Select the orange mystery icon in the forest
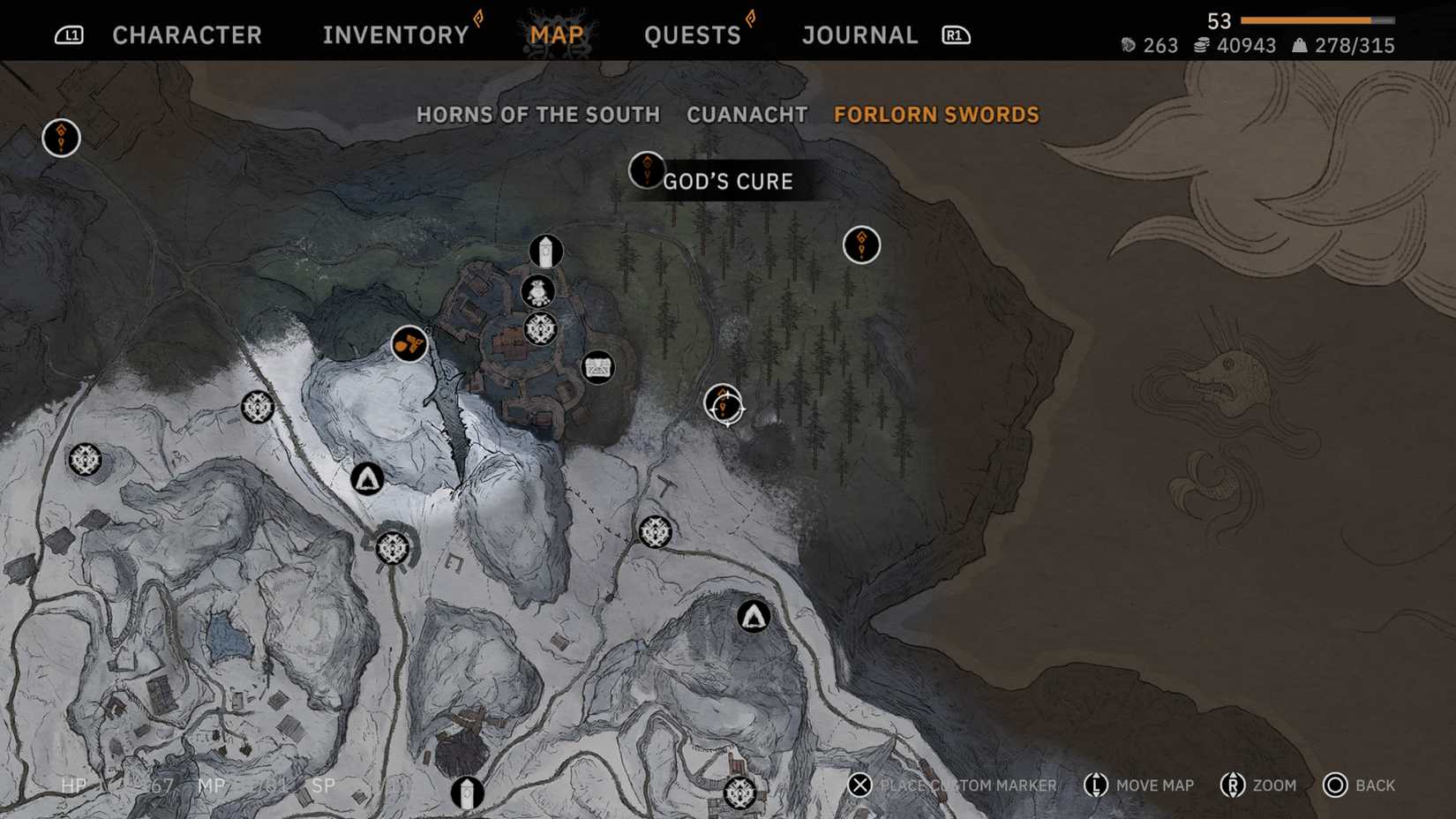This screenshot has height=819, width=1456. coord(861,244)
